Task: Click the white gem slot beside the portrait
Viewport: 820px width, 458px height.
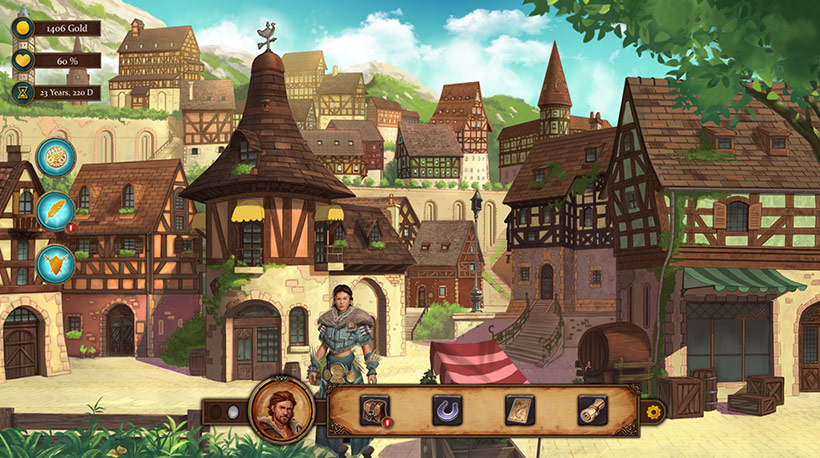Action: point(233,411)
